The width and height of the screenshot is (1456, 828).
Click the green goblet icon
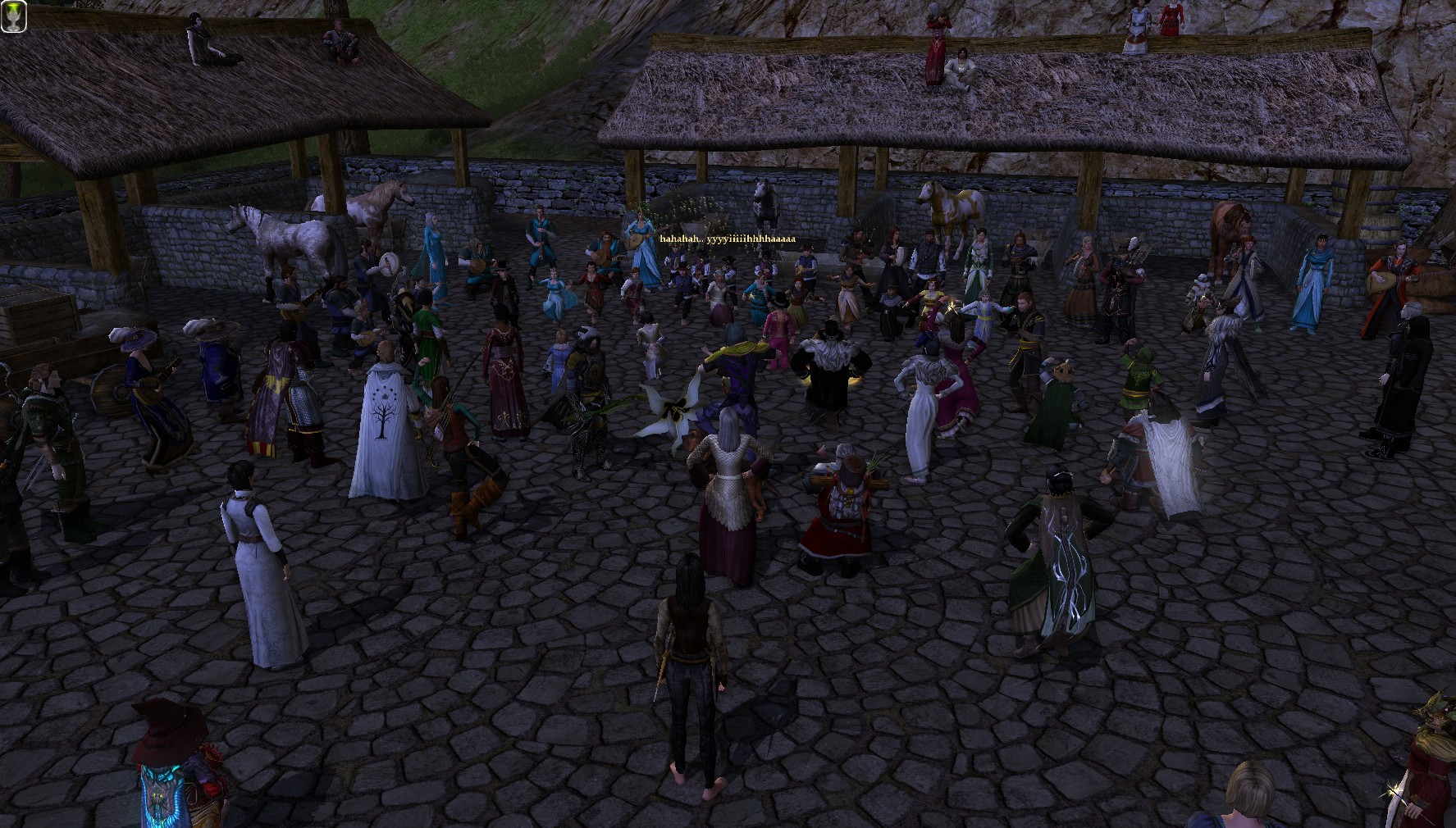14,15
